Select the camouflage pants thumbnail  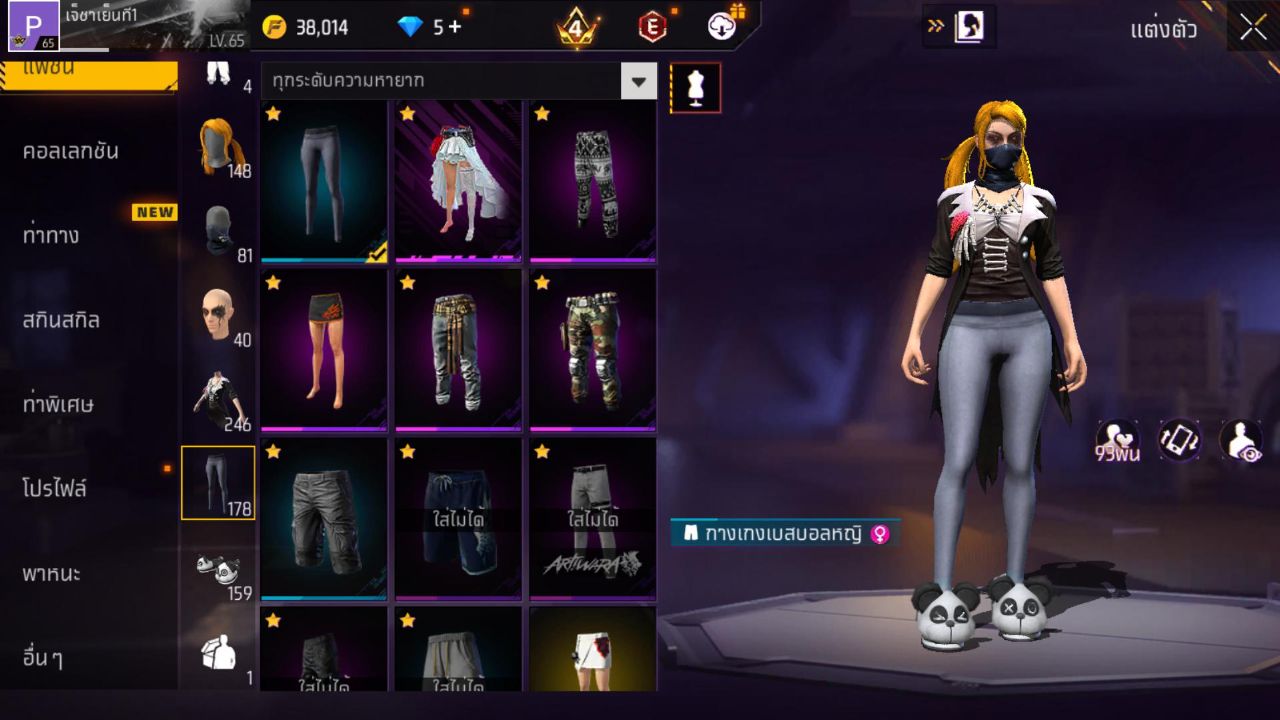pyautogui.click(x=591, y=350)
